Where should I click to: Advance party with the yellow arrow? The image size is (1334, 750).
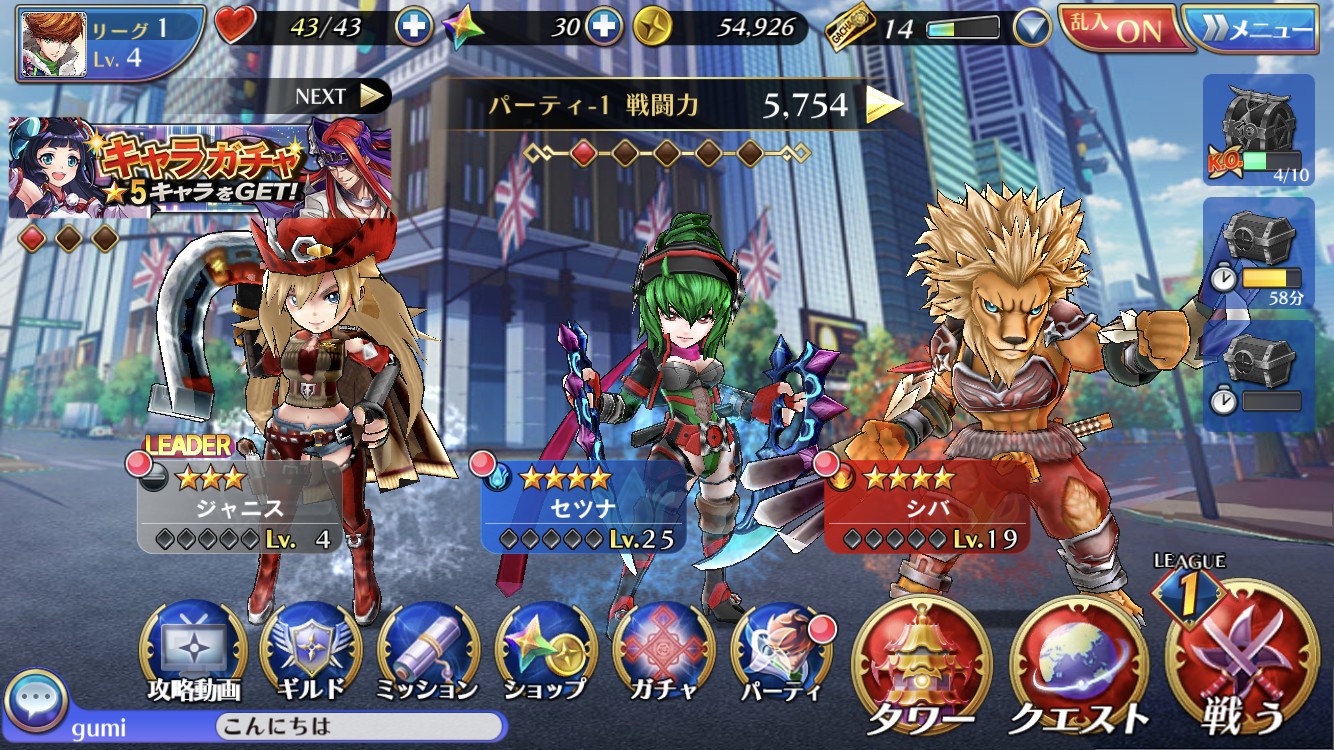[x=883, y=104]
